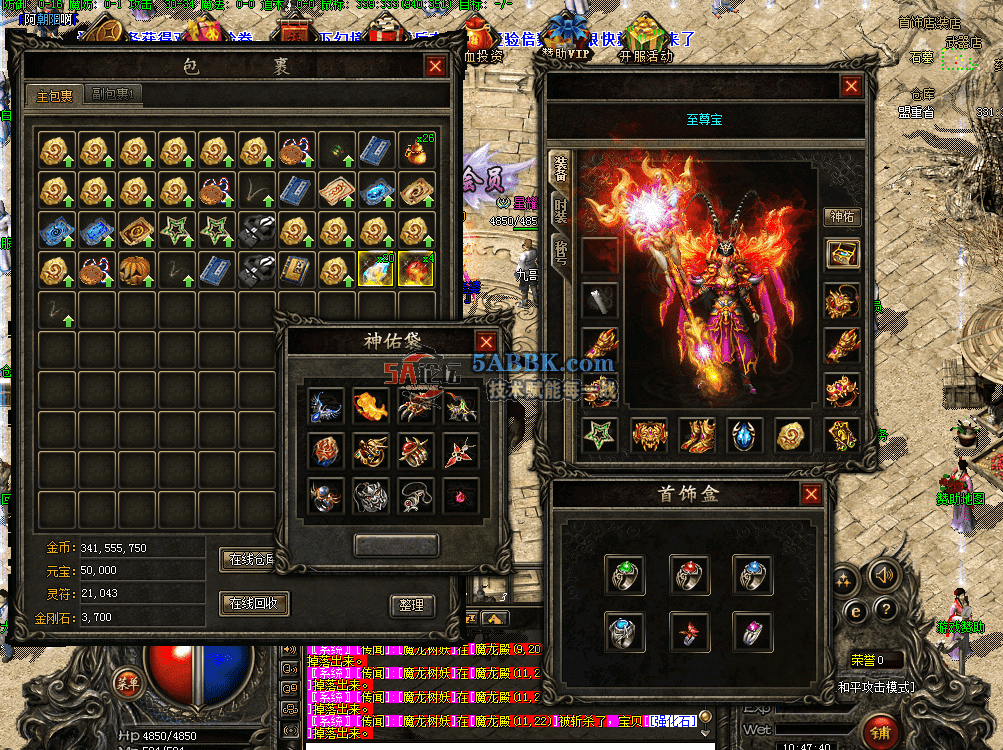1003x750 pixels.
Task: Close the 神佑袋 window
Action: (486, 341)
